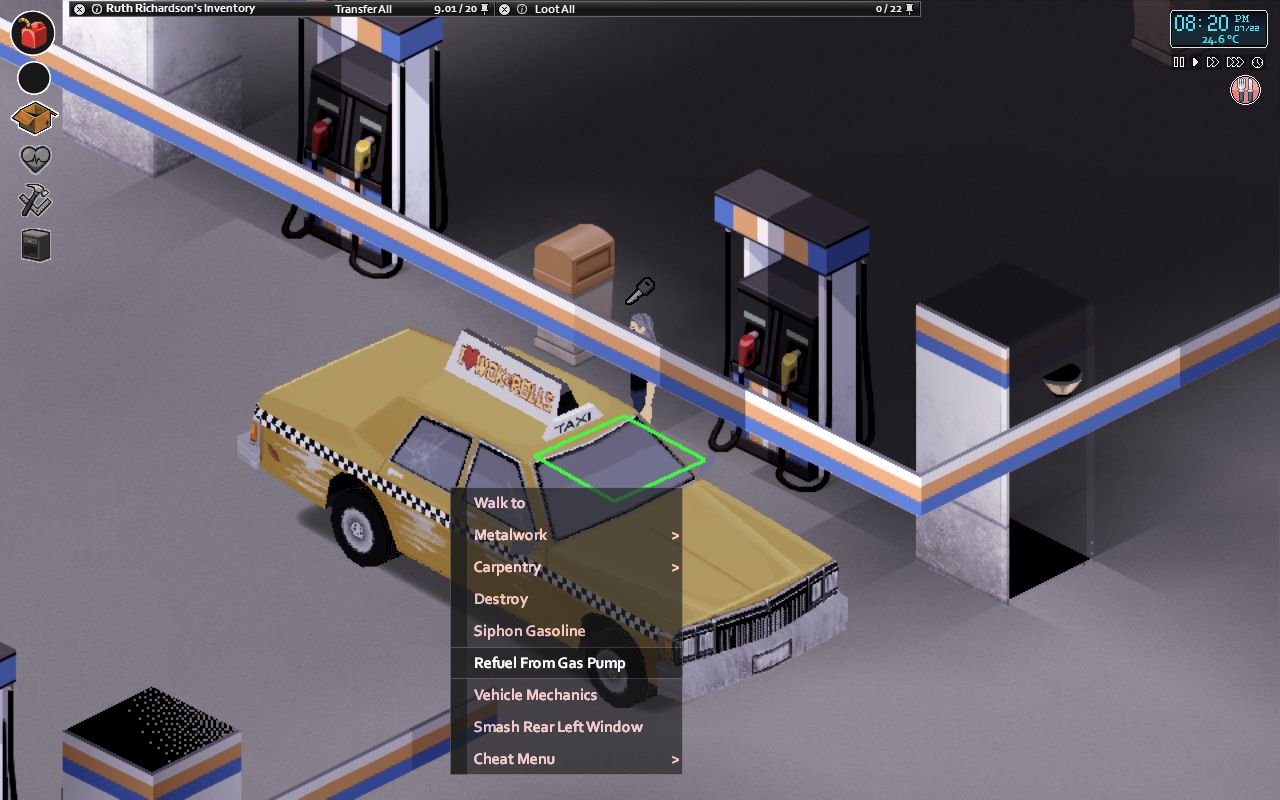Image resolution: width=1280 pixels, height=800 pixels.
Task: Click Loot All in loot header
Action: [553, 8]
